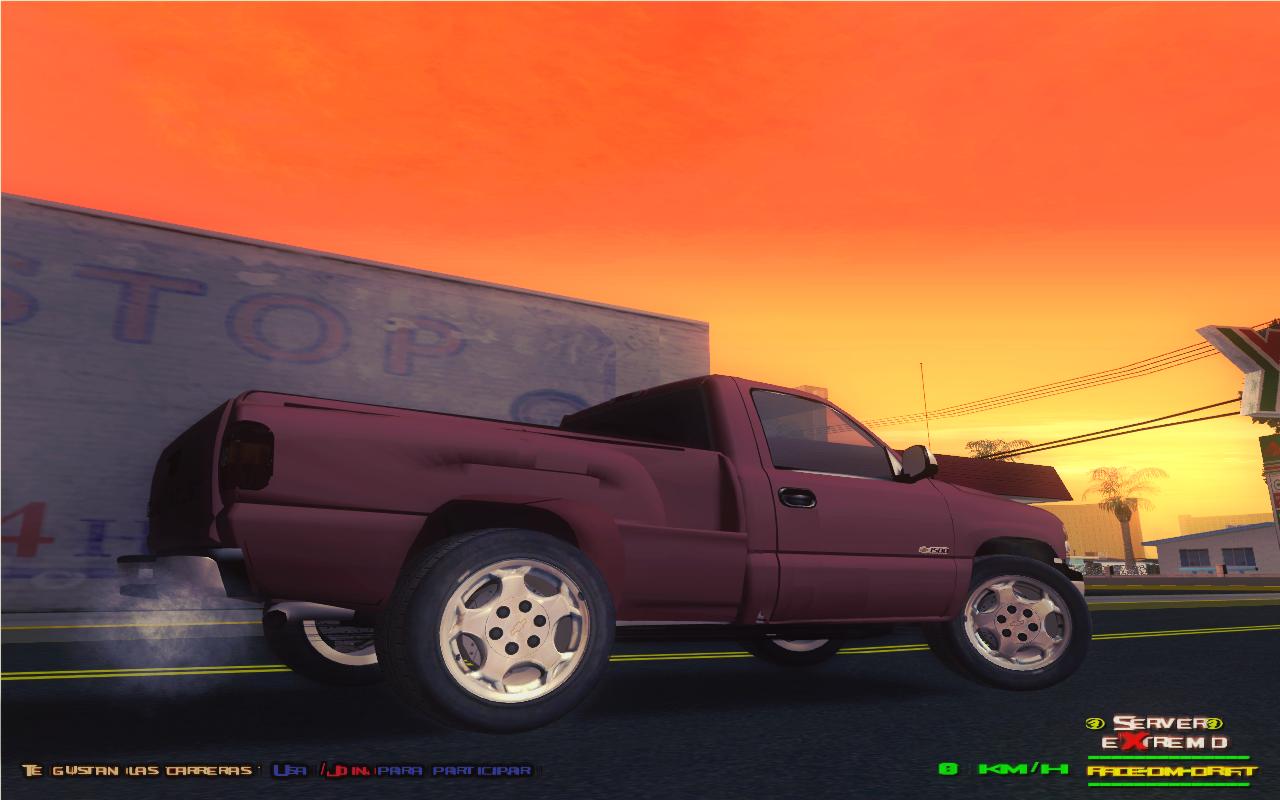1280x800 pixels.
Task: Click the truck's side mirror
Action: click(913, 463)
